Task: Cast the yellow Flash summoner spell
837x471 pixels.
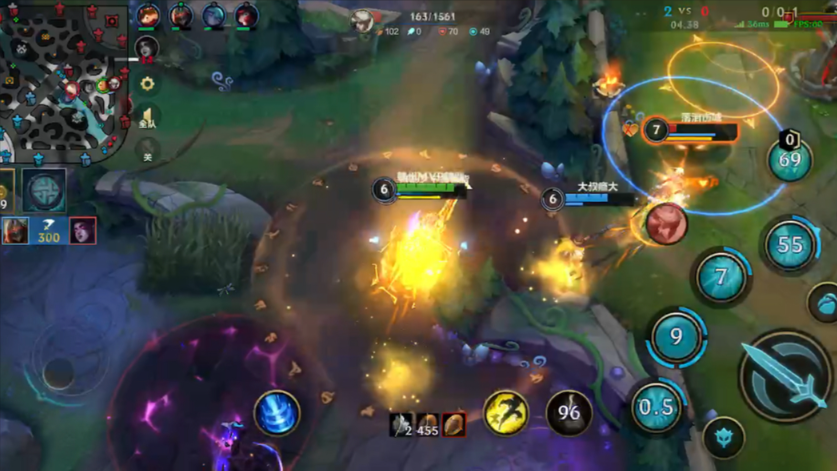Action: [x=507, y=412]
